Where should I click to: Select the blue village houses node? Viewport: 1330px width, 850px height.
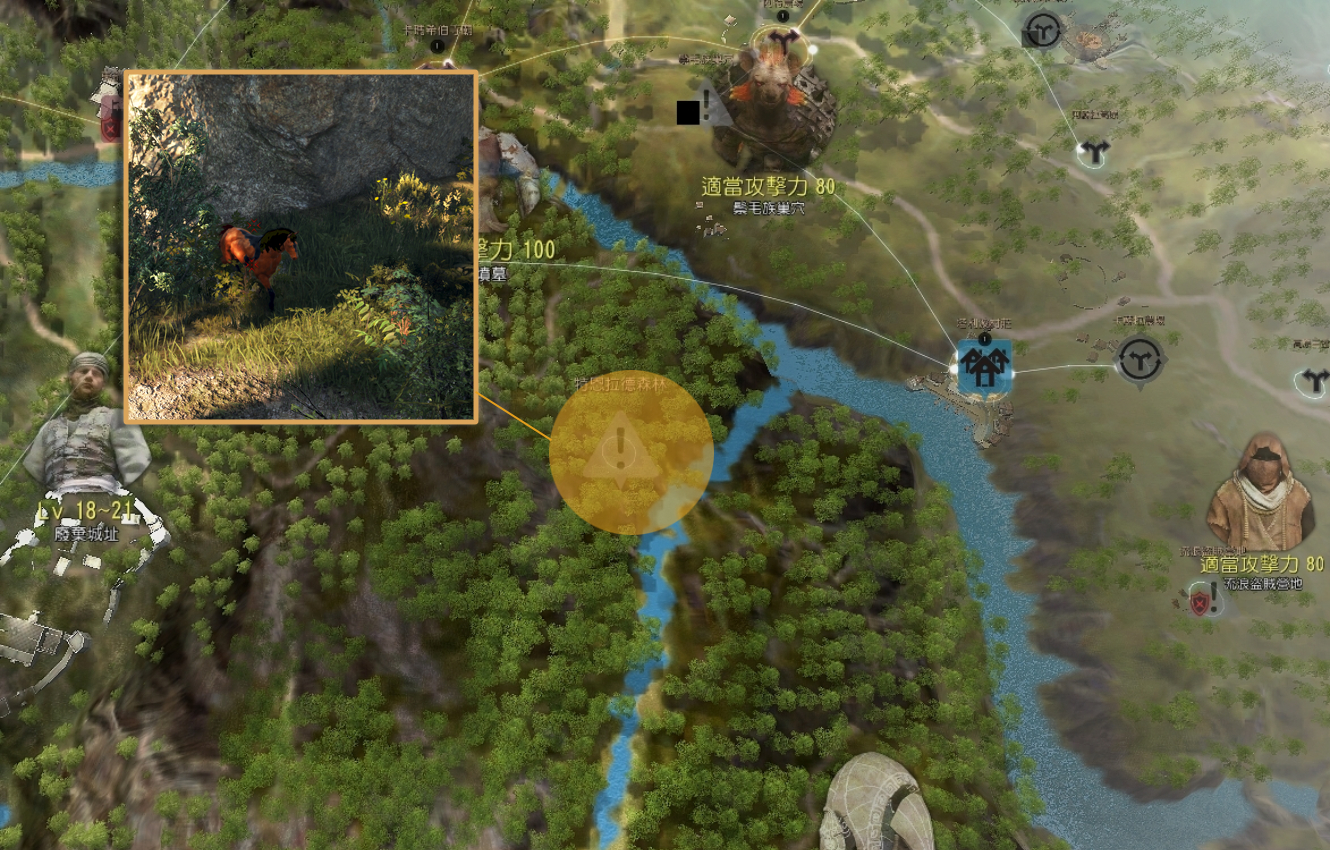(x=985, y=366)
